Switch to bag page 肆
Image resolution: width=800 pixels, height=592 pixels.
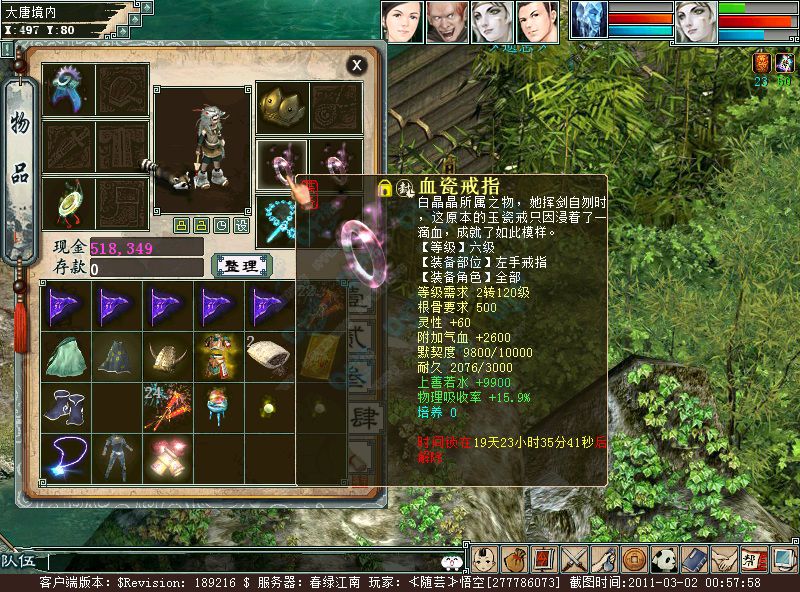(x=364, y=416)
